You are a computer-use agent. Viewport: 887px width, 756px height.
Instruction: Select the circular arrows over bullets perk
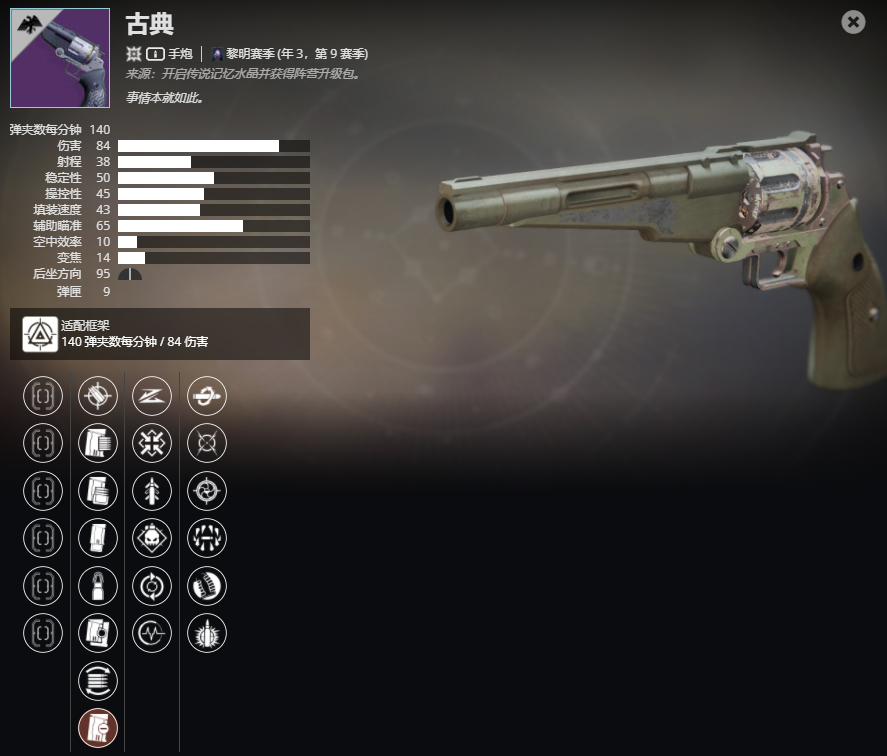point(98,681)
